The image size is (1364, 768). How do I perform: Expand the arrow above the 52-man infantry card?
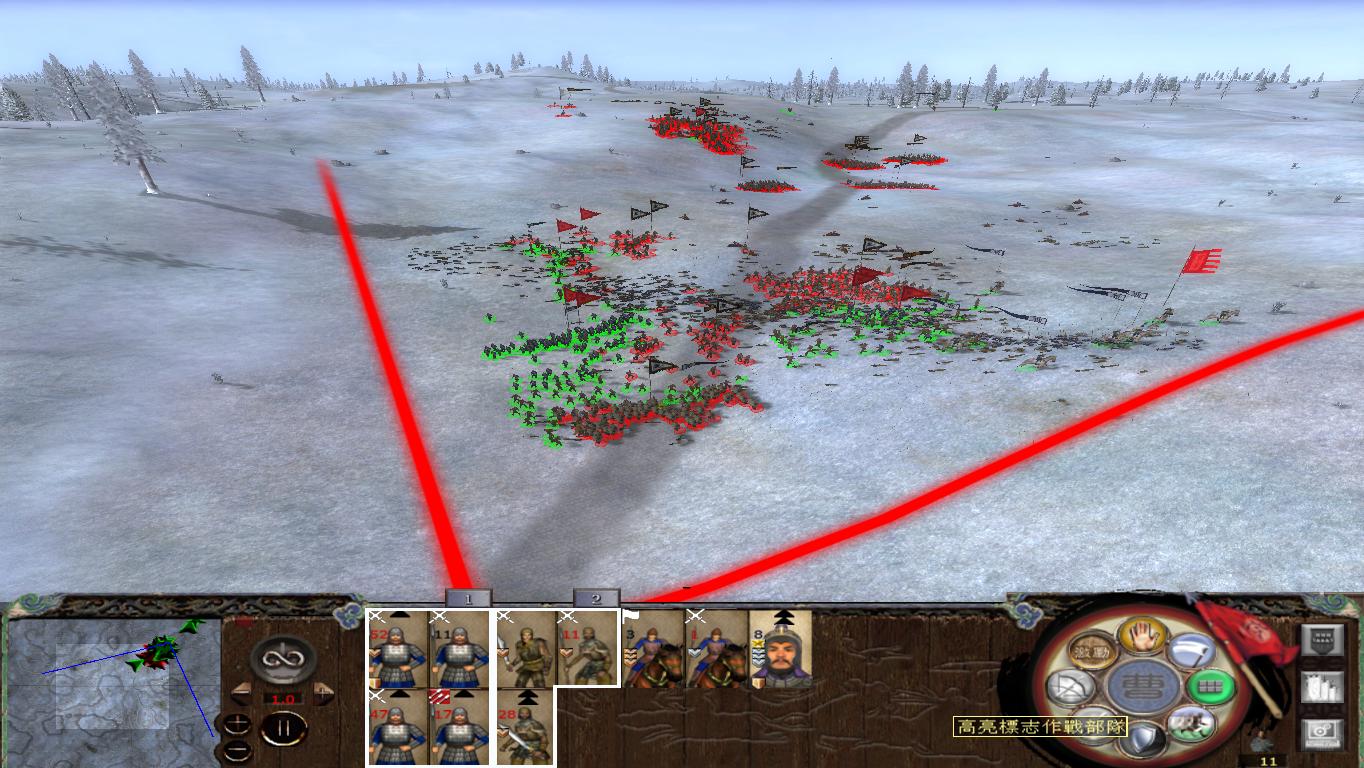[x=400, y=613]
